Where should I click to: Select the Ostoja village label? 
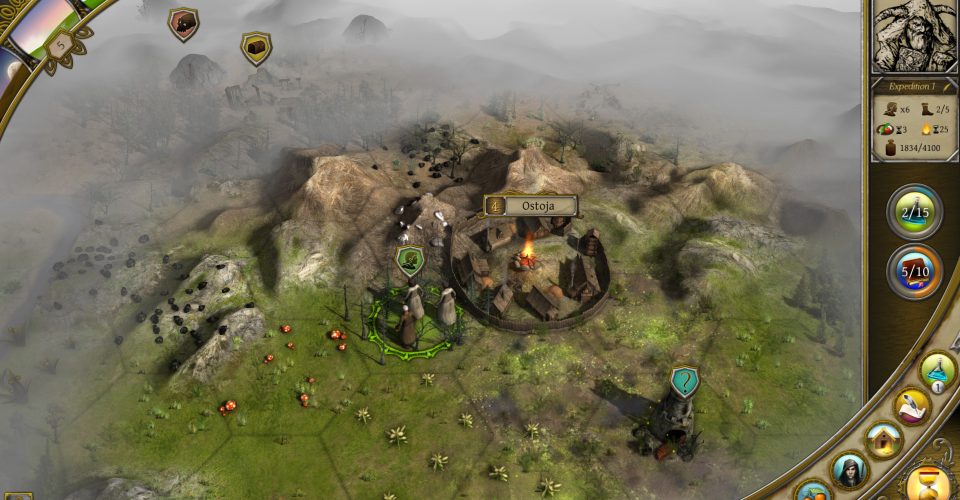(531, 206)
